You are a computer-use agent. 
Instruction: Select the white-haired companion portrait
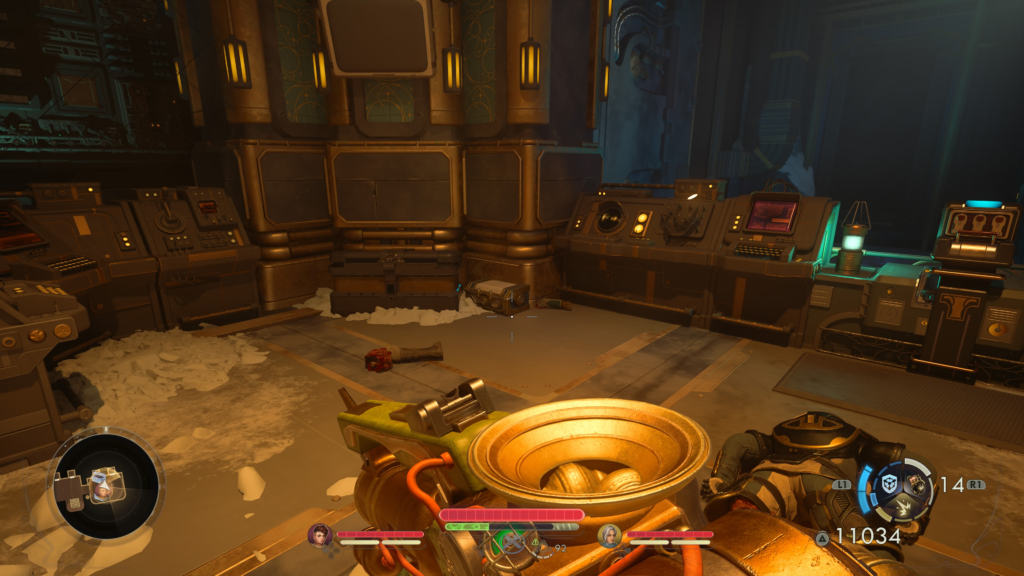tap(608, 535)
